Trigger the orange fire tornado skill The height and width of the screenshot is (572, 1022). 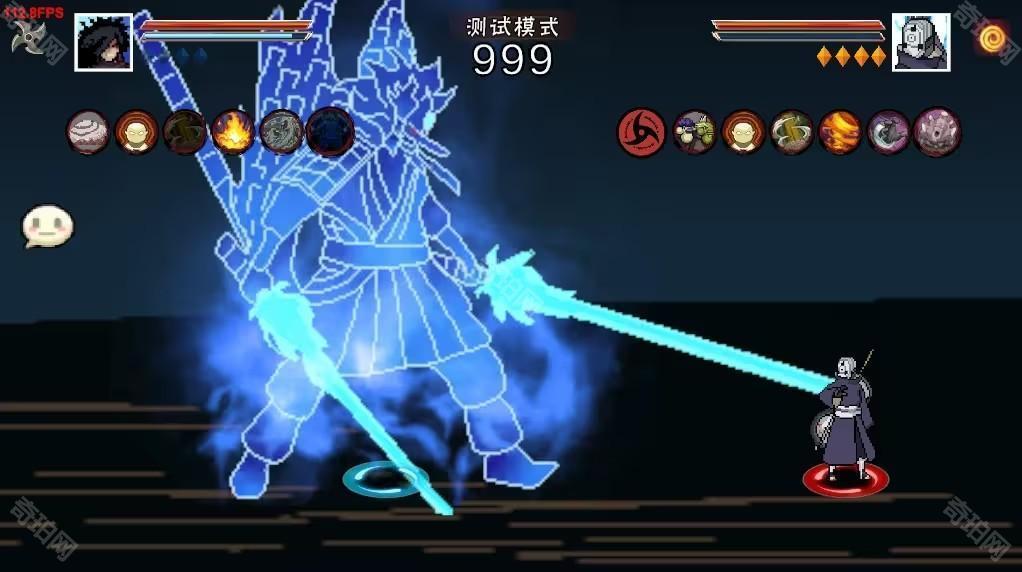coord(840,132)
